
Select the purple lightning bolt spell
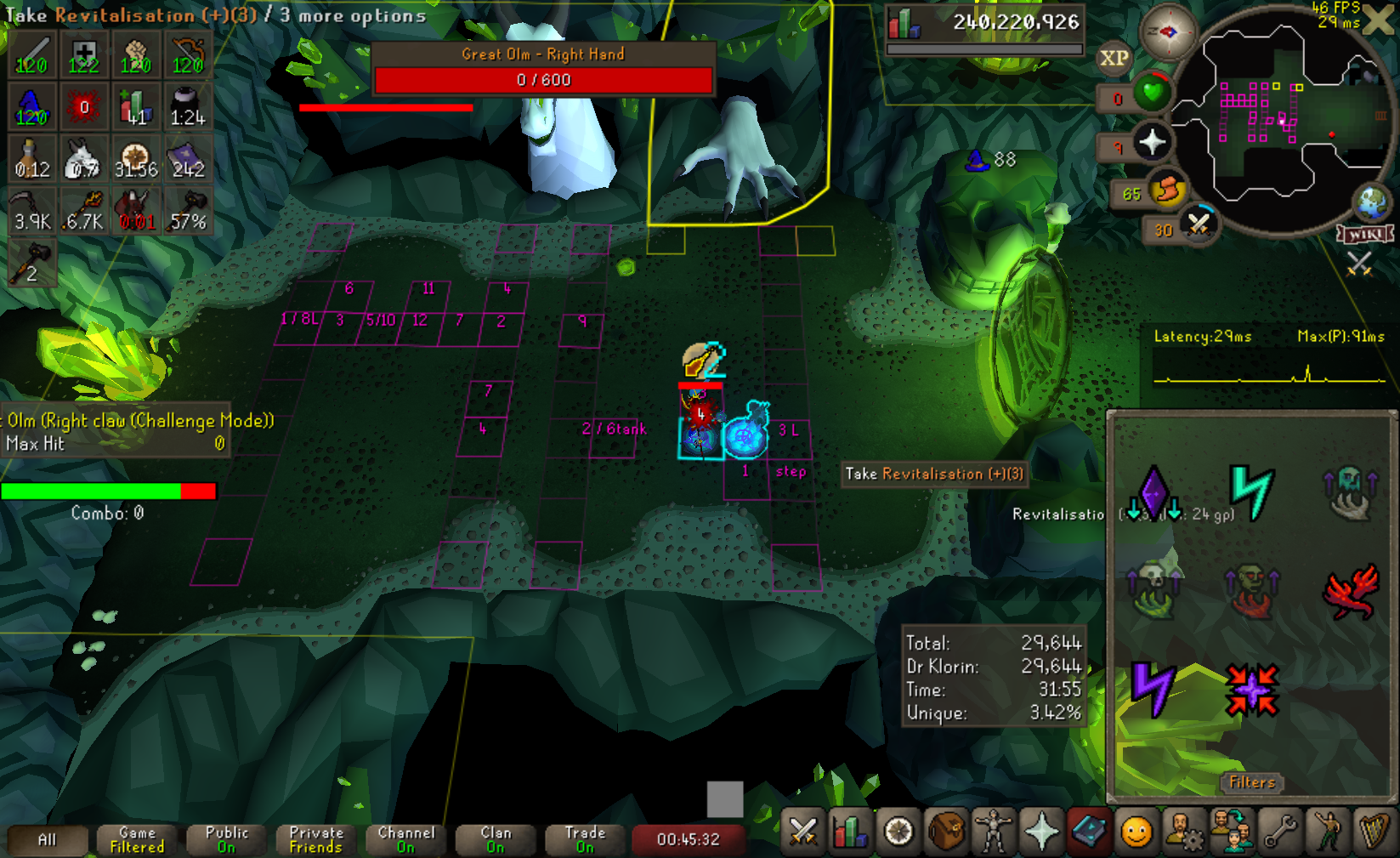point(1153,687)
